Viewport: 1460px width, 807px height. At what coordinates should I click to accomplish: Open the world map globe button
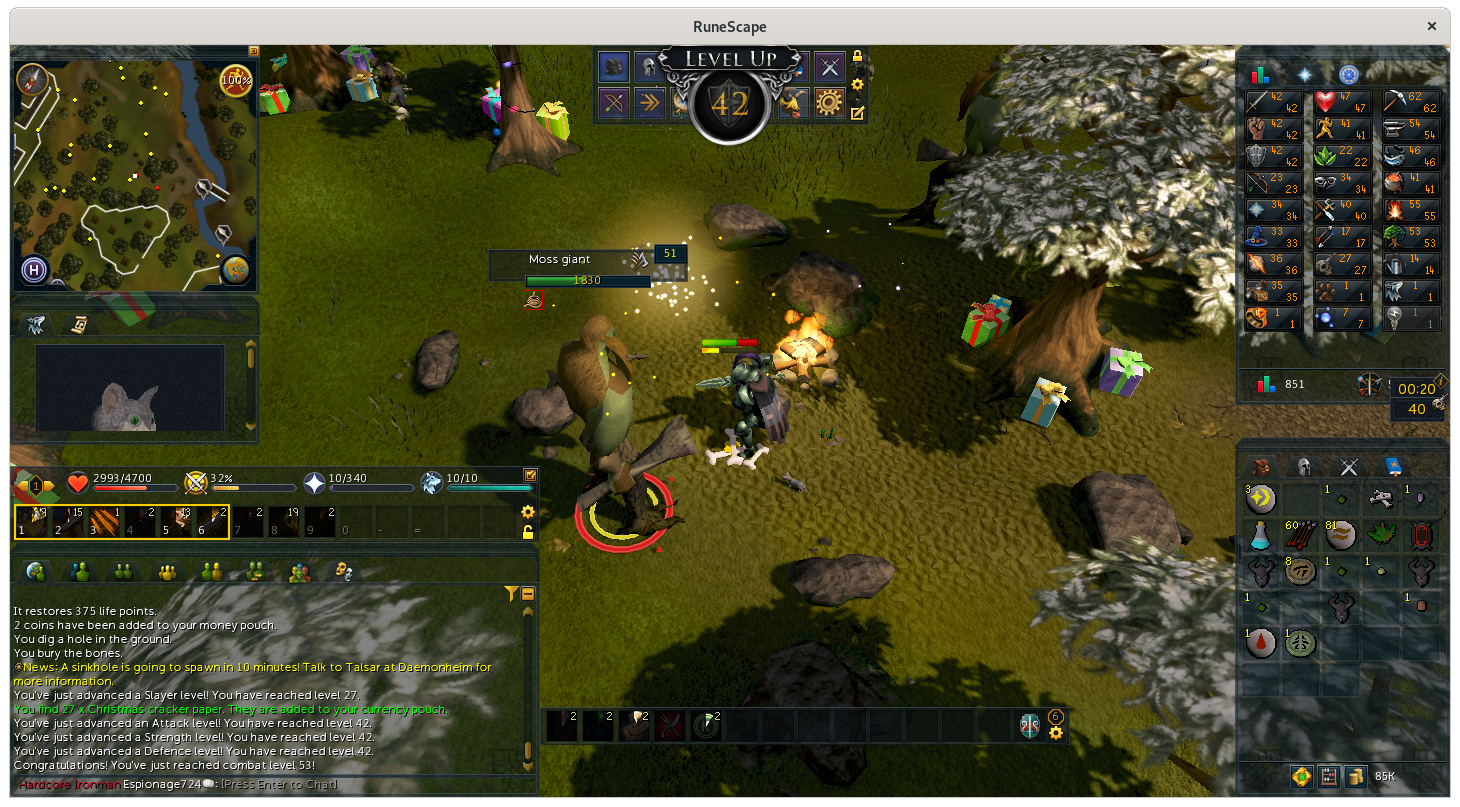pyautogui.click(x=236, y=270)
